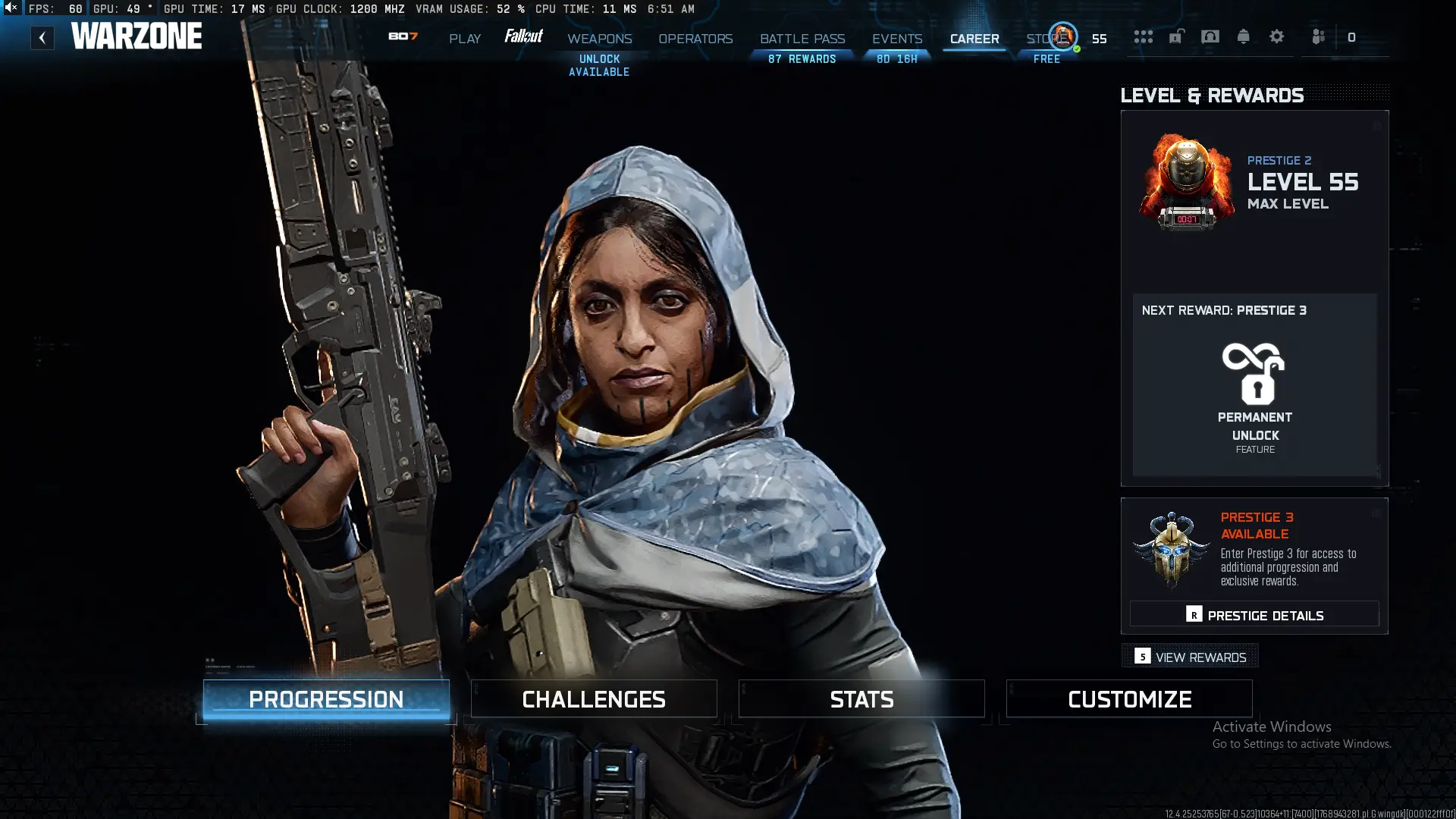
Task: Open the Play tab
Action: (465, 39)
